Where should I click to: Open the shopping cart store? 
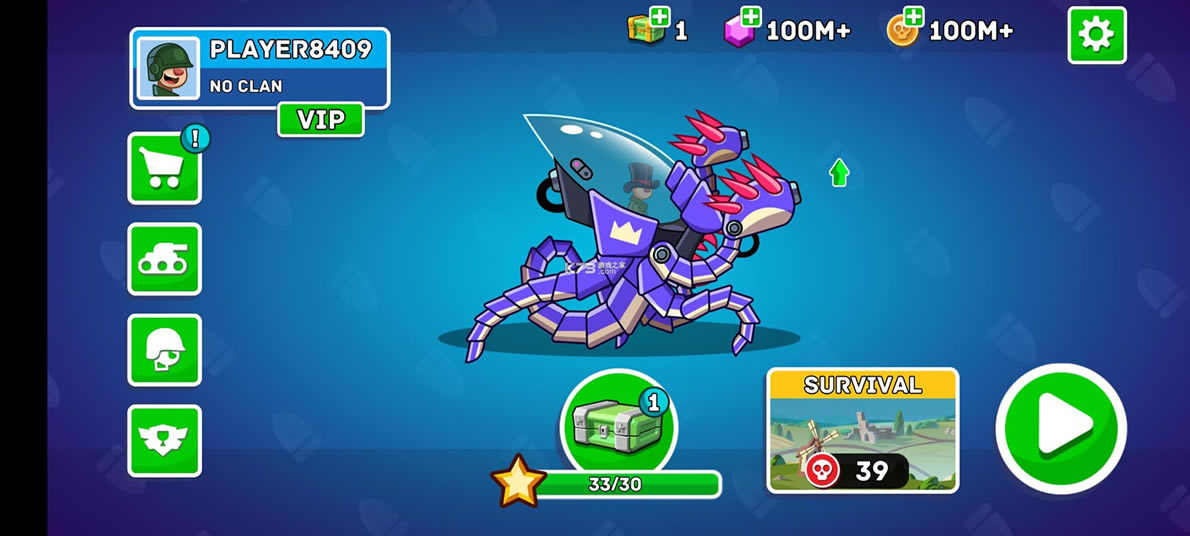click(x=164, y=168)
